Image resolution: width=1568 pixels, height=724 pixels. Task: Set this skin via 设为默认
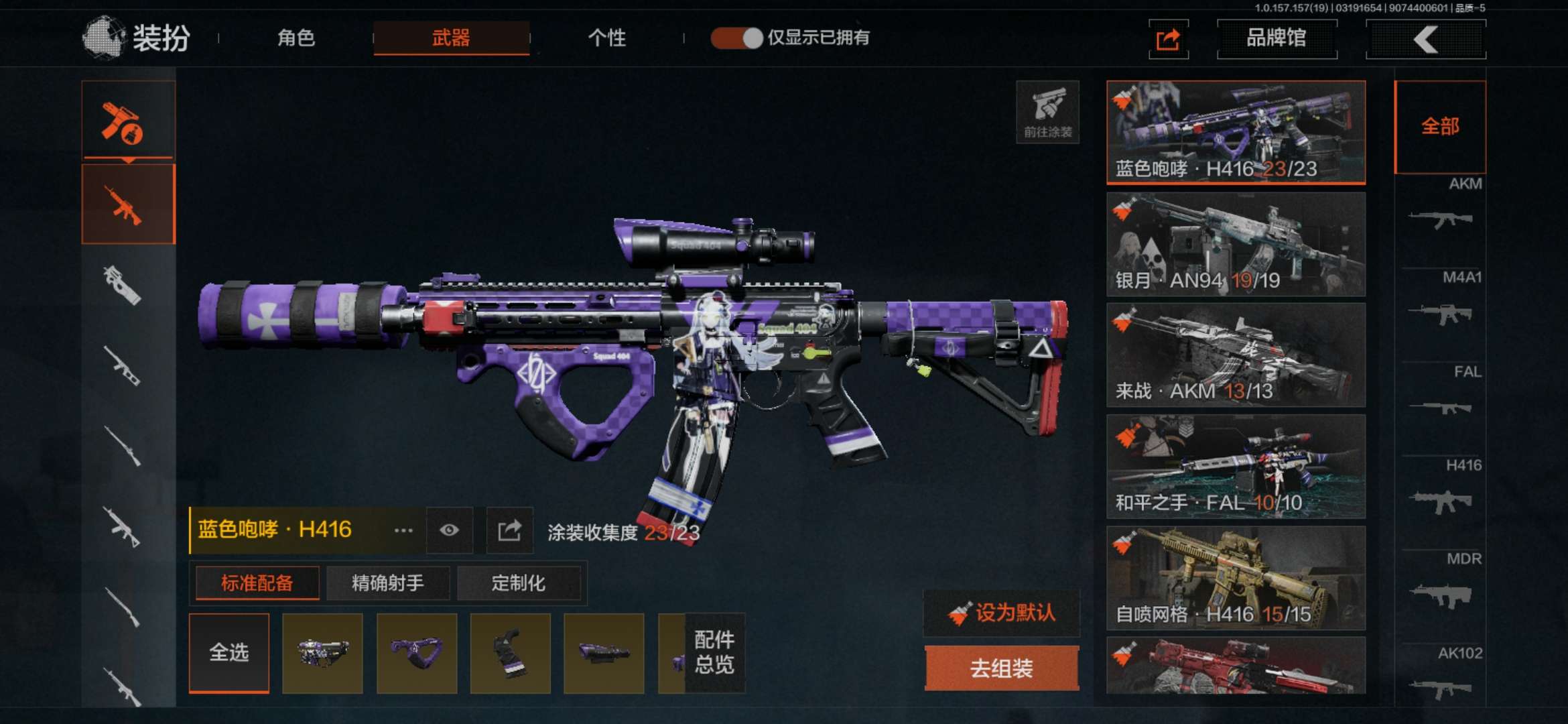click(x=1002, y=613)
